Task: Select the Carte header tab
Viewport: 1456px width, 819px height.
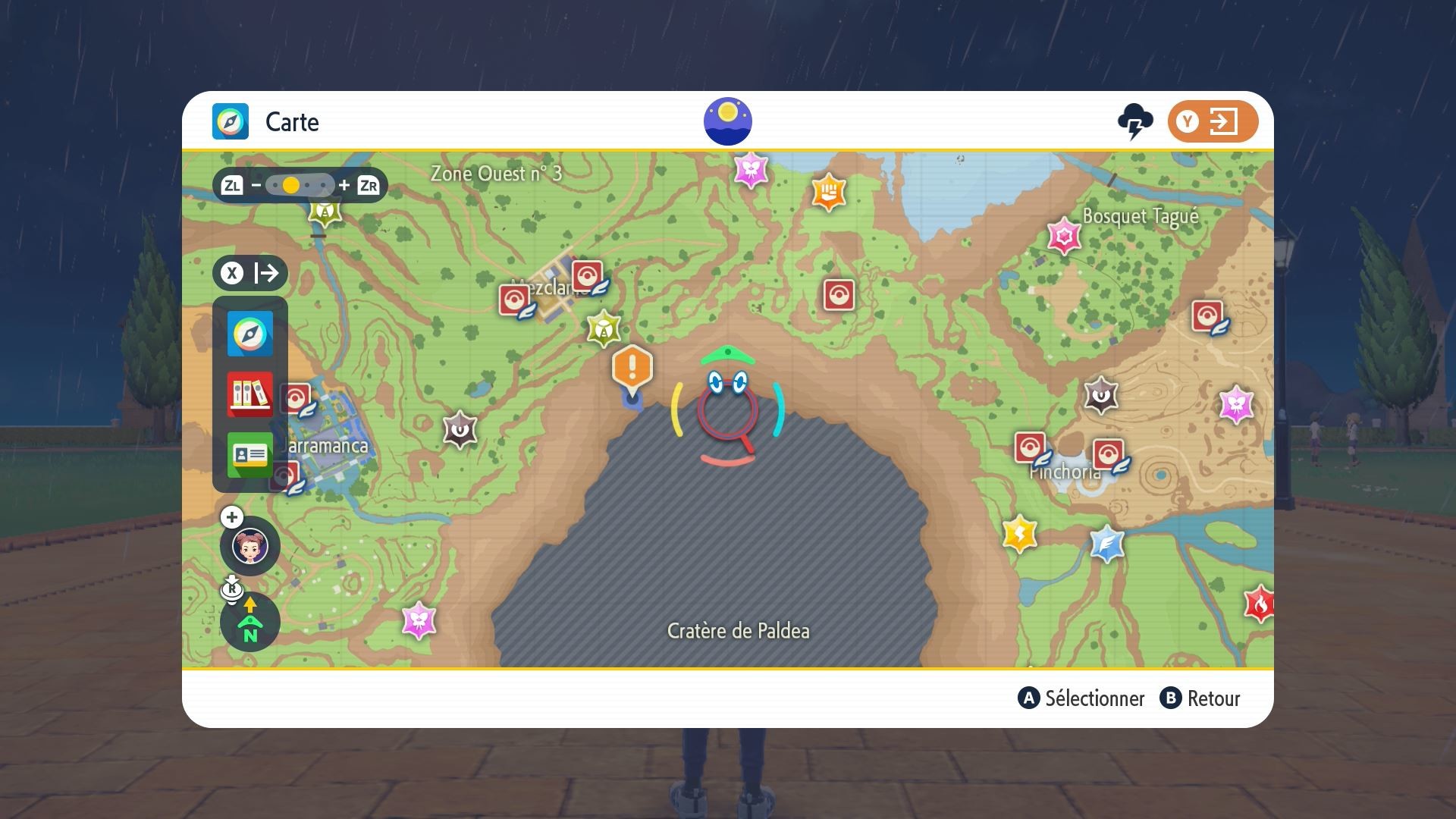Action: 291,122
